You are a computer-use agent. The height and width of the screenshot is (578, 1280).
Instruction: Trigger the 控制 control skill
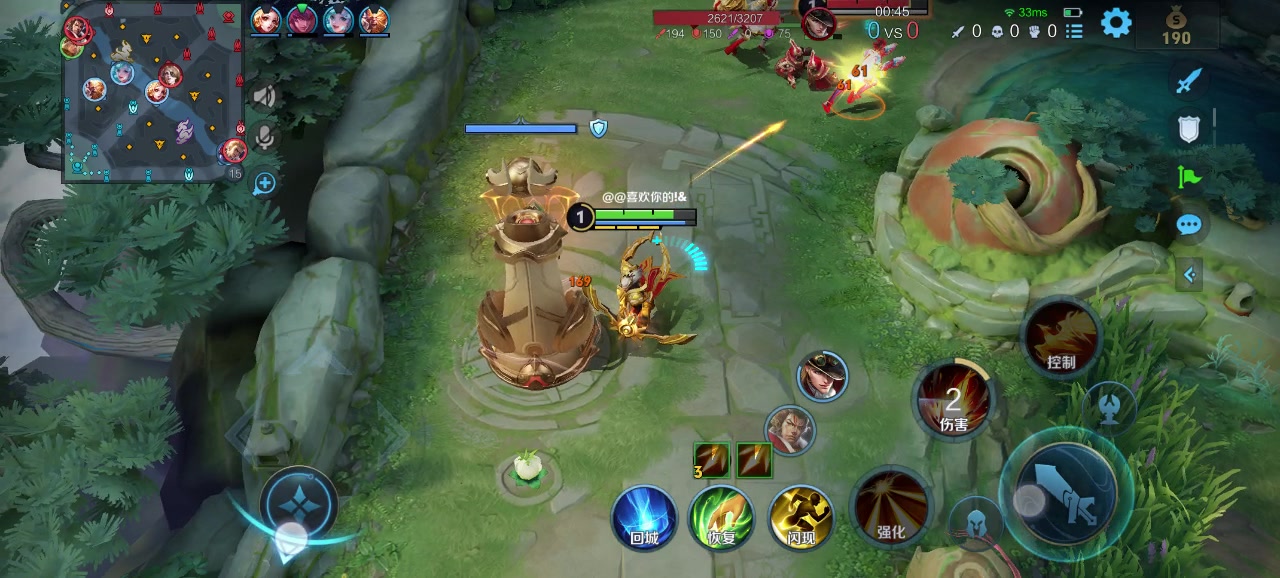click(x=1060, y=338)
